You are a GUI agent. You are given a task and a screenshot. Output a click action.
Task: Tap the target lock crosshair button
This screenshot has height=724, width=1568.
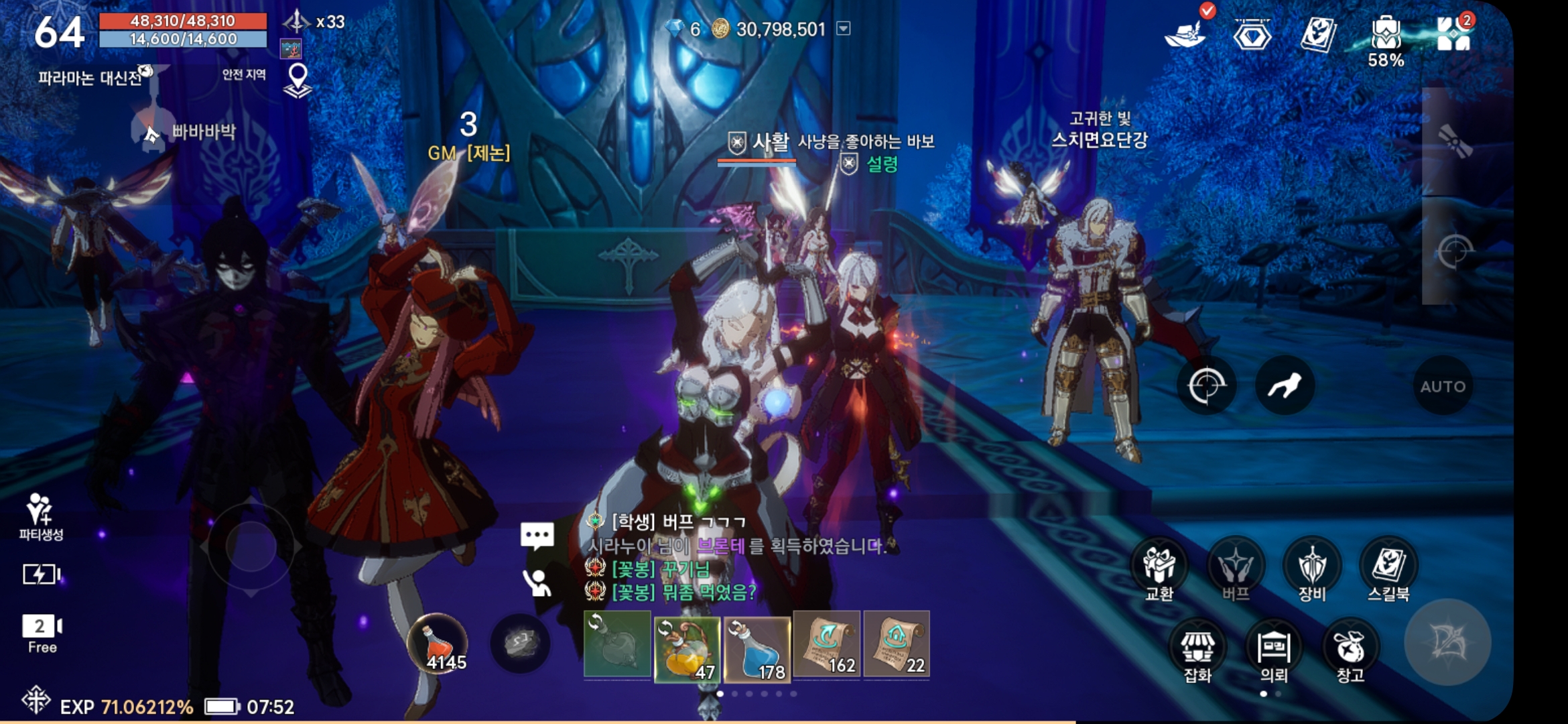coord(1206,386)
